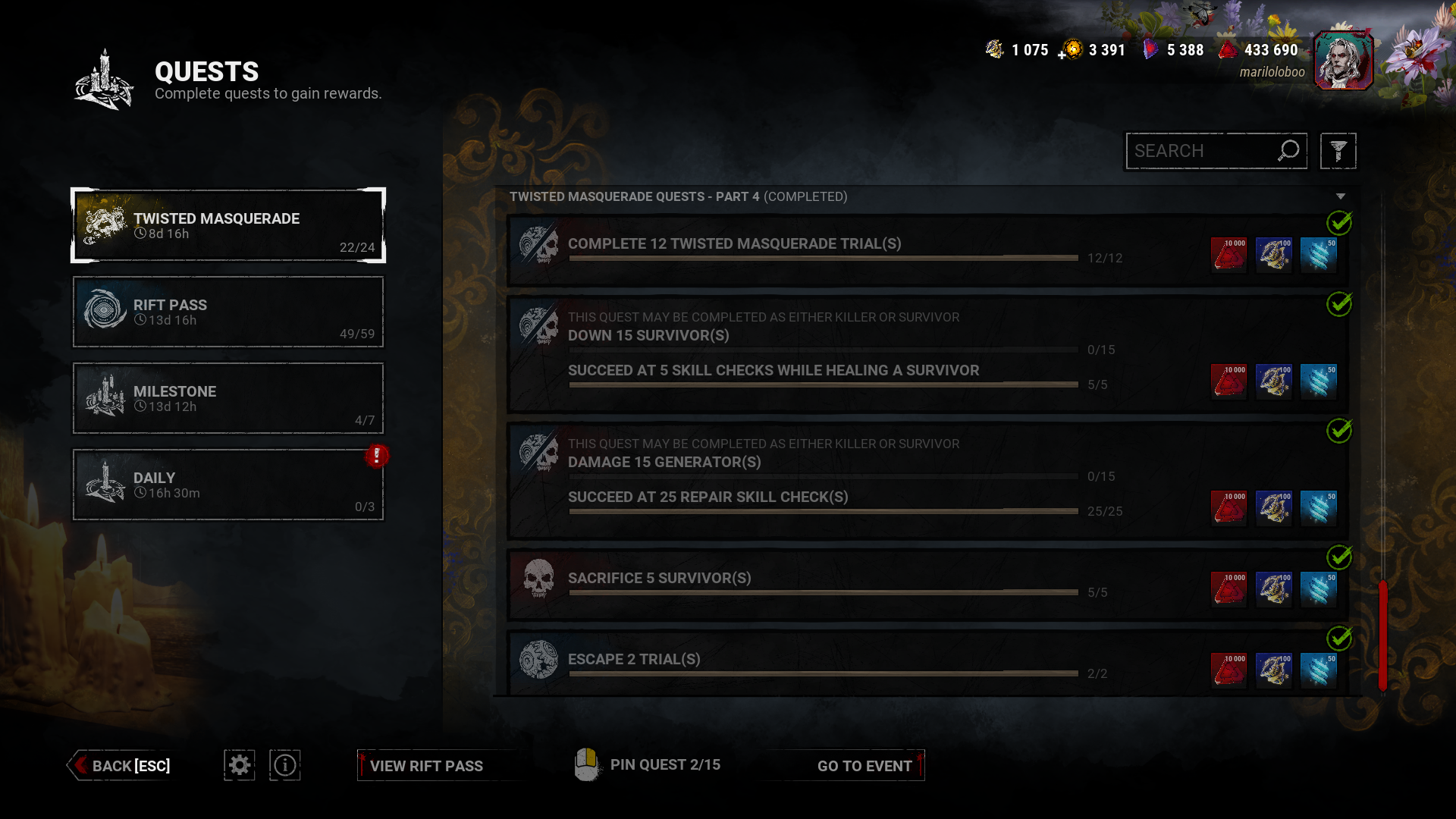Open the rift pass via VIEW RIFT PASS
The image size is (1456, 819).
(x=427, y=765)
